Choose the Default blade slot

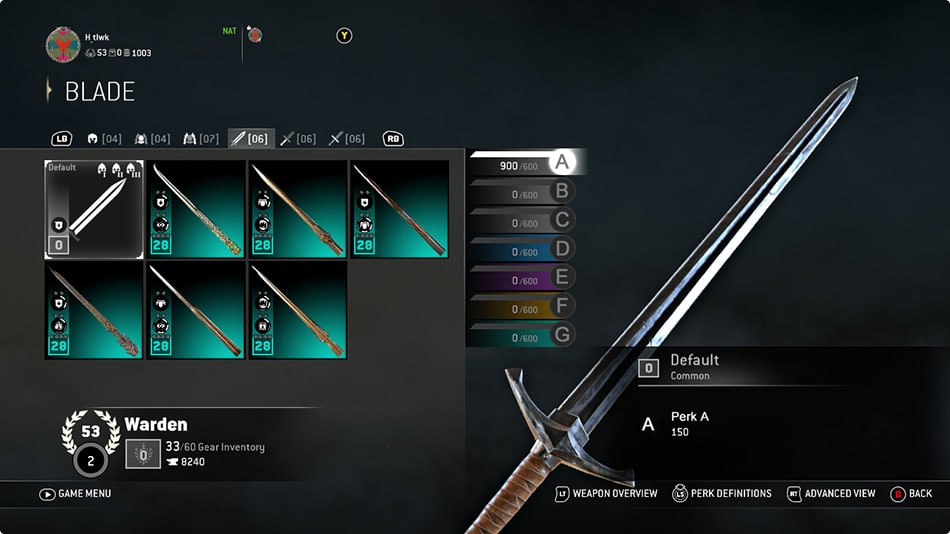94,209
